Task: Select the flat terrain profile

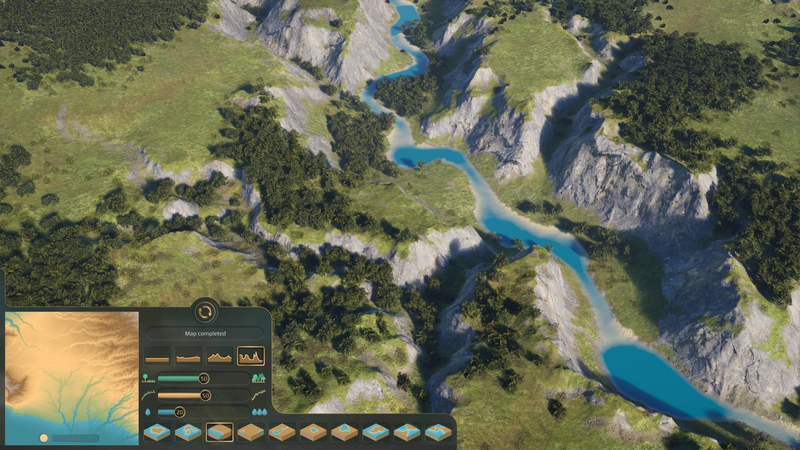Action: pyautogui.click(x=158, y=356)
